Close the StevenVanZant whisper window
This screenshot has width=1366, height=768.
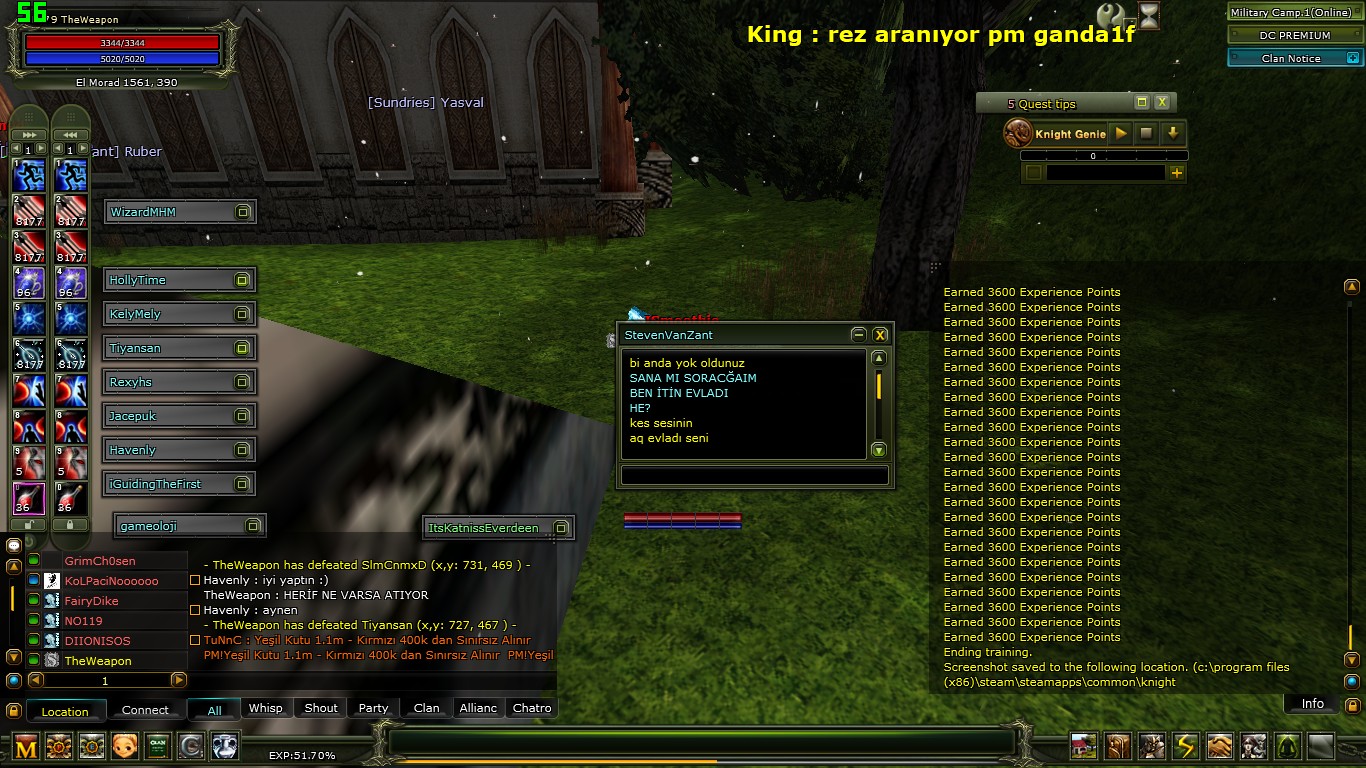(x=880, y=335)
